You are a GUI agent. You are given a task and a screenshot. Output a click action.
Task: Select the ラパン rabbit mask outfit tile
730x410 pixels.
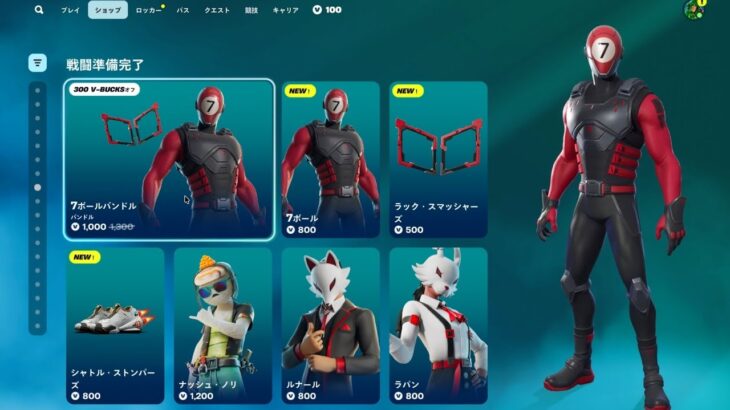point(438,325)
